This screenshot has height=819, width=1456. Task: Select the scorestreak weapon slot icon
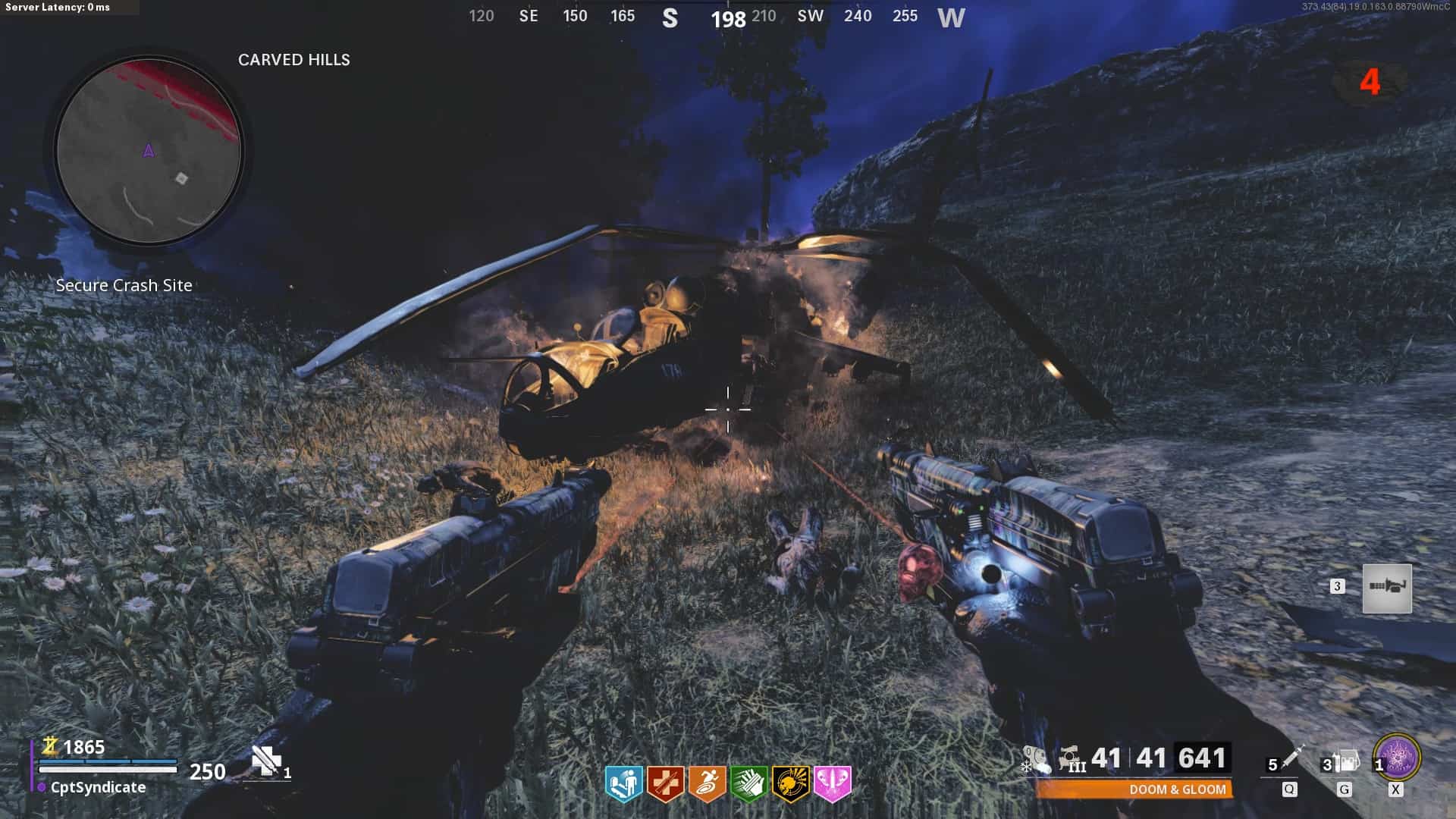[1387, 588]
